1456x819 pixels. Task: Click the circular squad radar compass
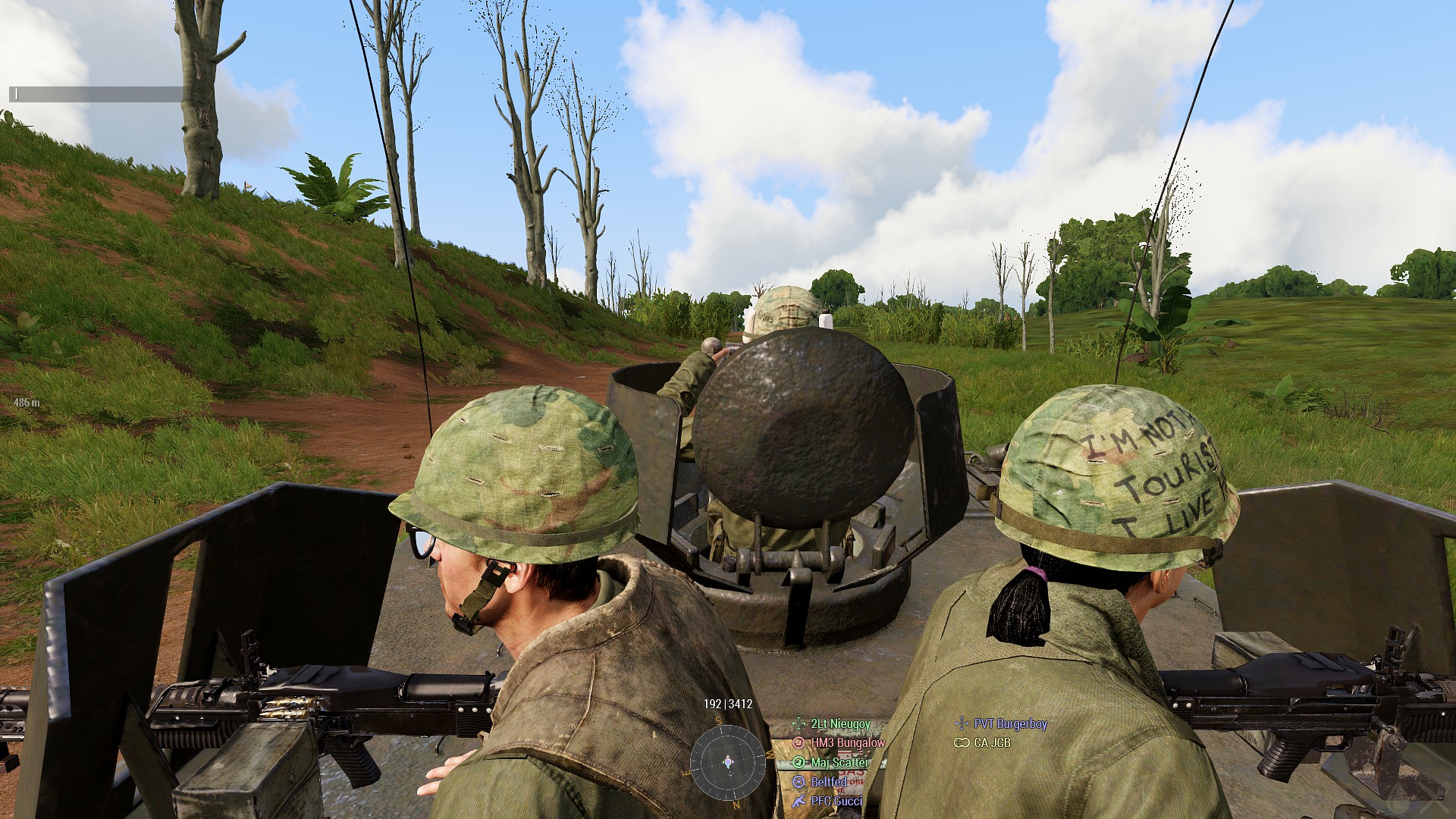pyautogui.click(x=728, y=761)
